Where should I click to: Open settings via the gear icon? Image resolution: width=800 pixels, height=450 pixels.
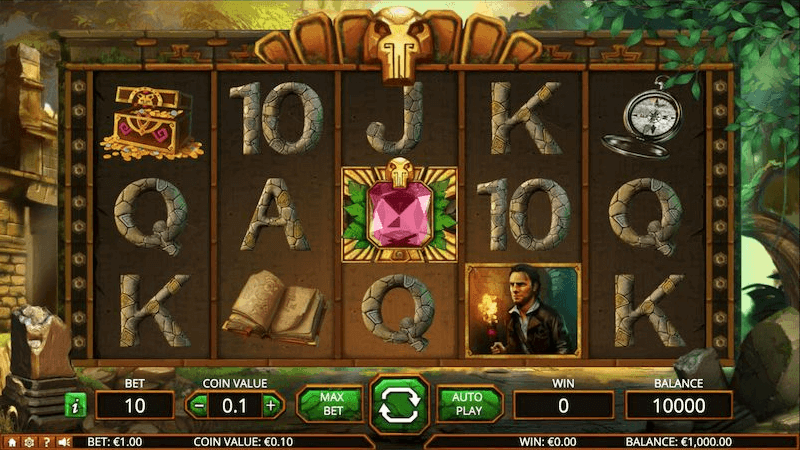pos(29,441)
